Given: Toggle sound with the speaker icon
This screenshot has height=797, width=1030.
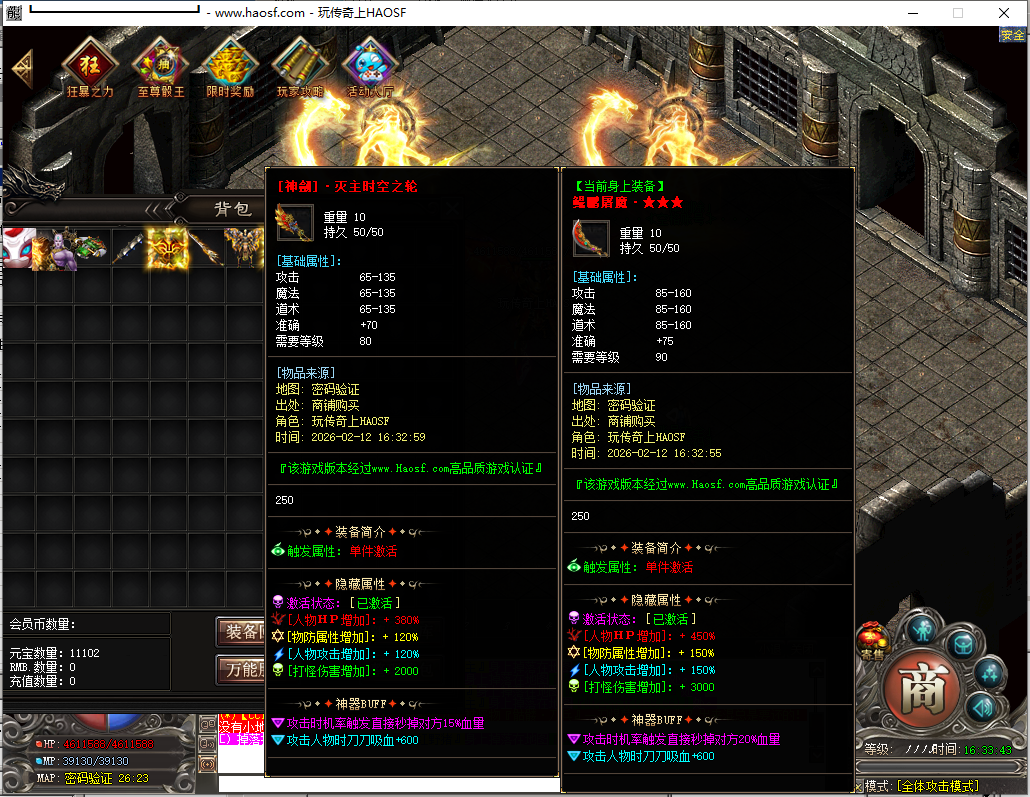Looking at the screenshot, I should click(x=981, y=706).
